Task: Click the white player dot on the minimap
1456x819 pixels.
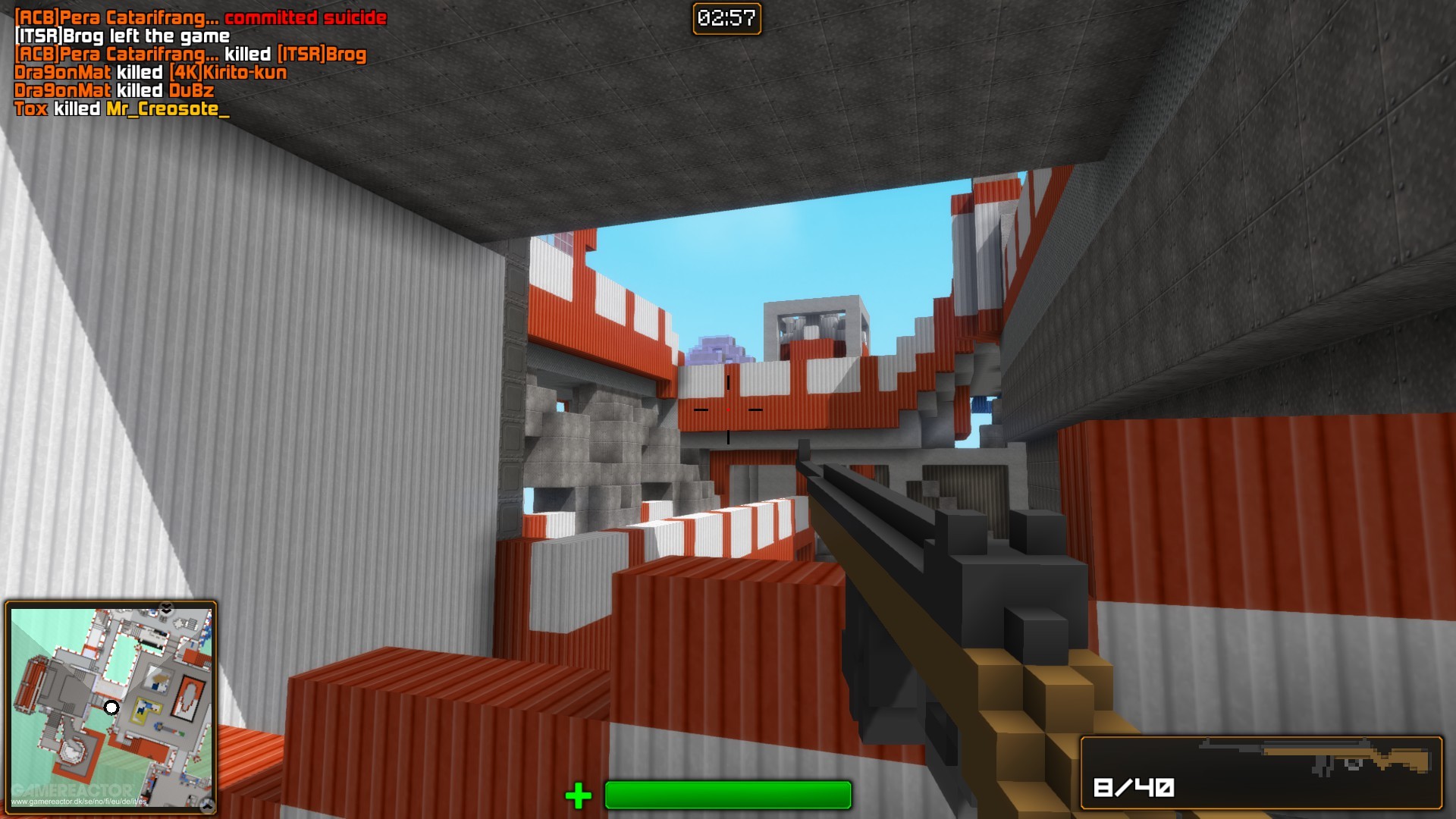Action: tap(111, 708)
